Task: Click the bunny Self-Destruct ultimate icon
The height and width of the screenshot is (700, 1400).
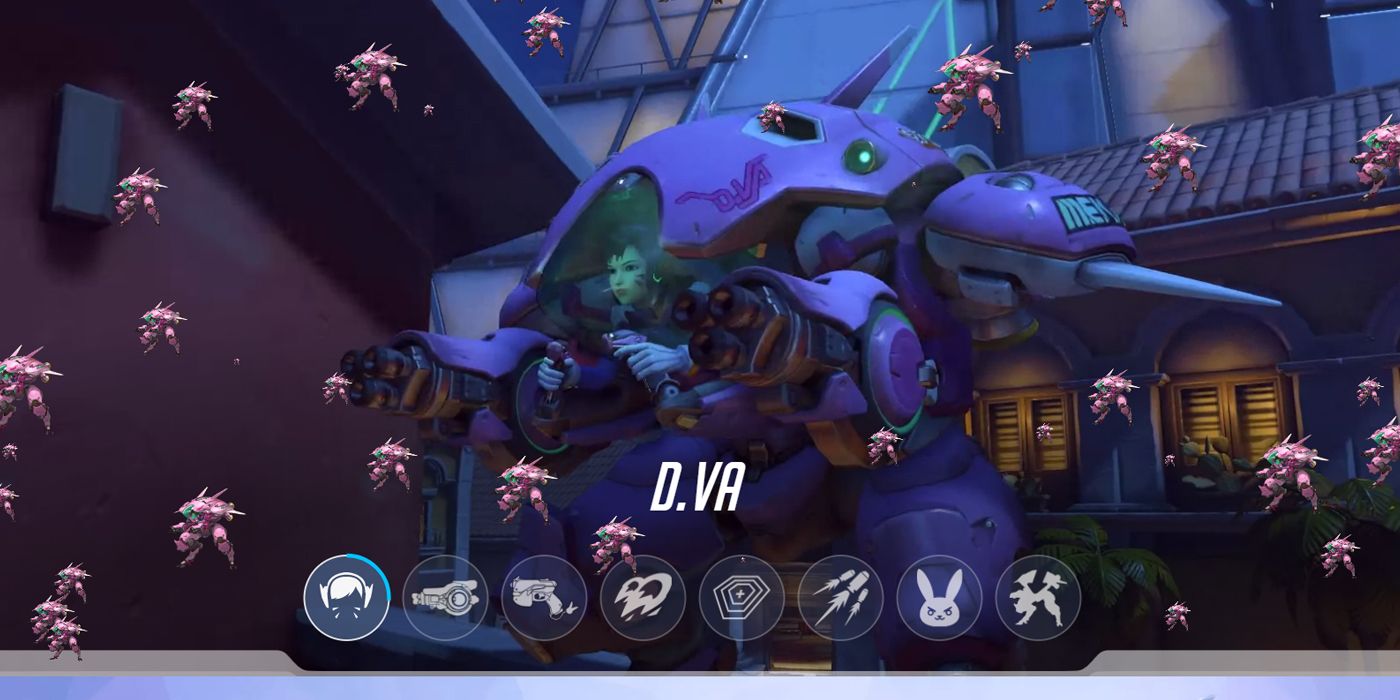Action: pos(939,598)
